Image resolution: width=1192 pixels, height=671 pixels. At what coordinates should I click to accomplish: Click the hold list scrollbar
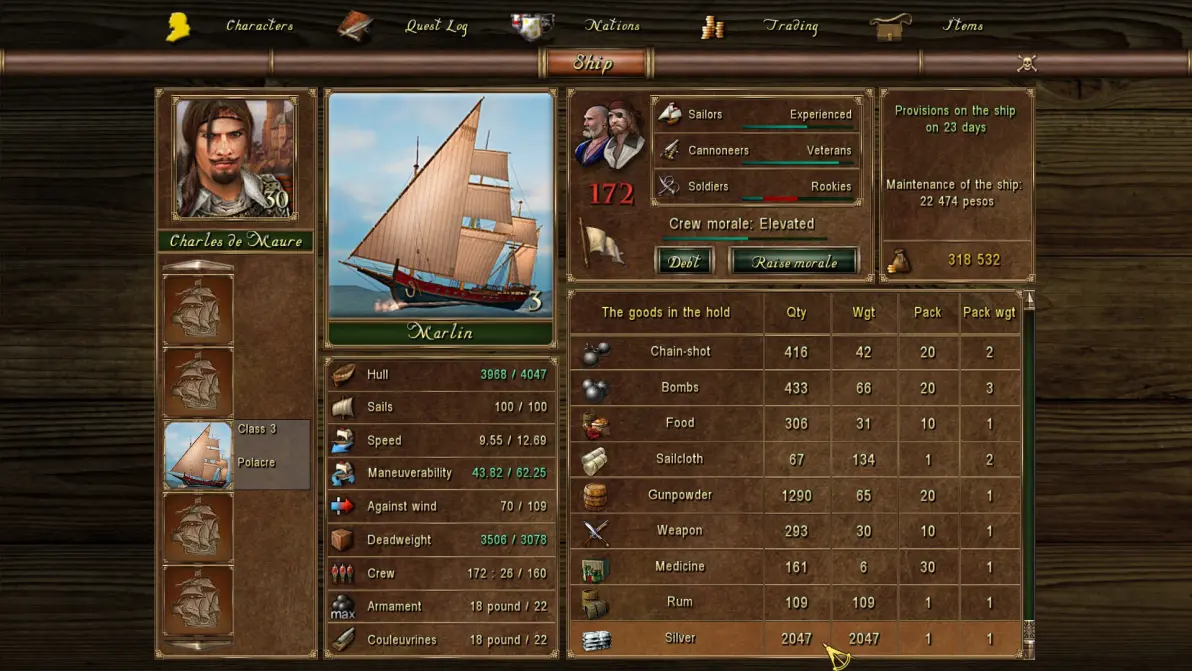[1028, 470]
